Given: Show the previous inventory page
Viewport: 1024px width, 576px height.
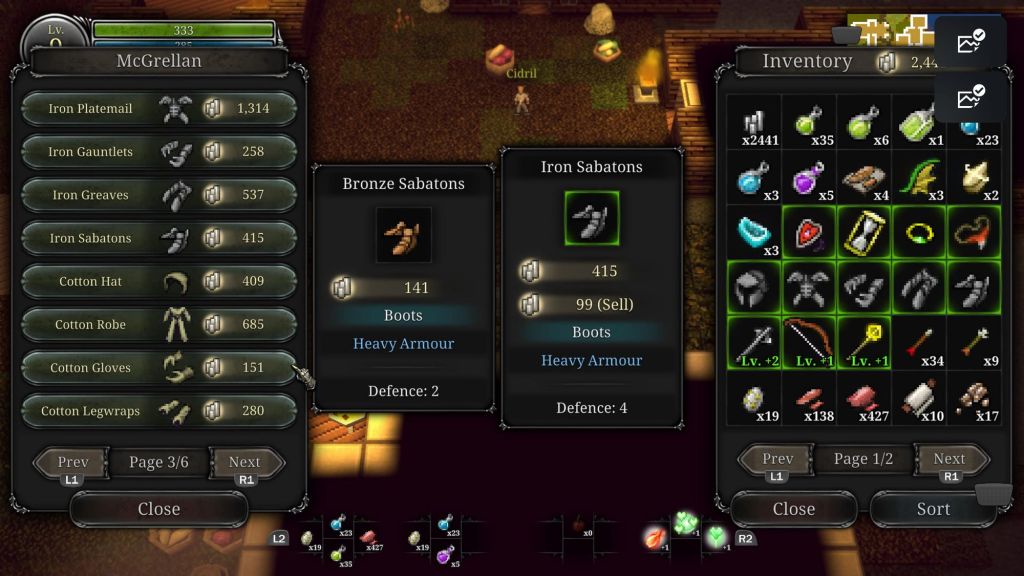Looking at the screenshot, I should (x=777, y=459).
